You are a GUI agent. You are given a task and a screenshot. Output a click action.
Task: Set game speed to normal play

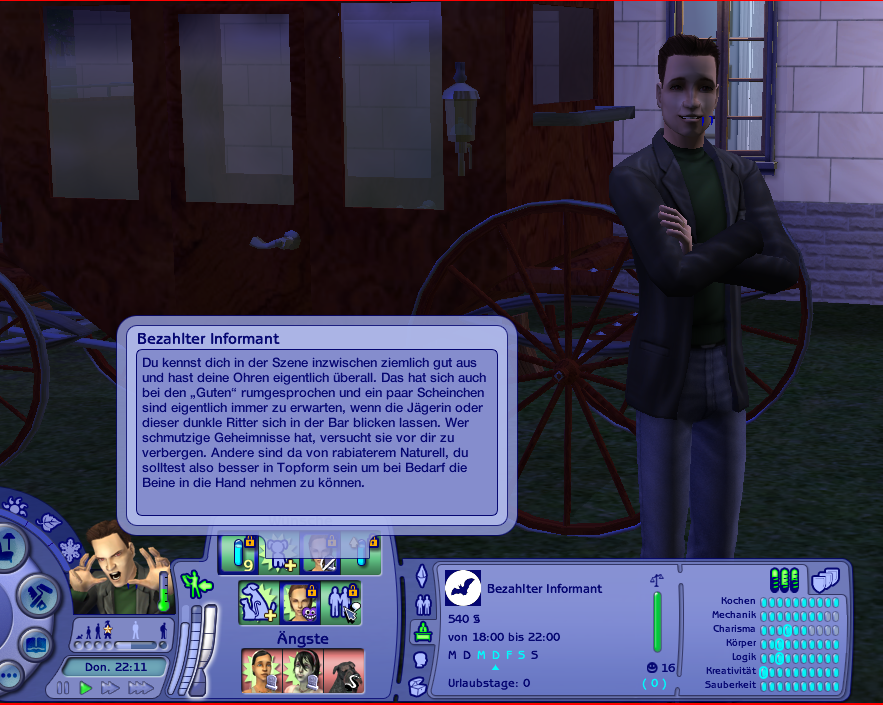(86, 688)
